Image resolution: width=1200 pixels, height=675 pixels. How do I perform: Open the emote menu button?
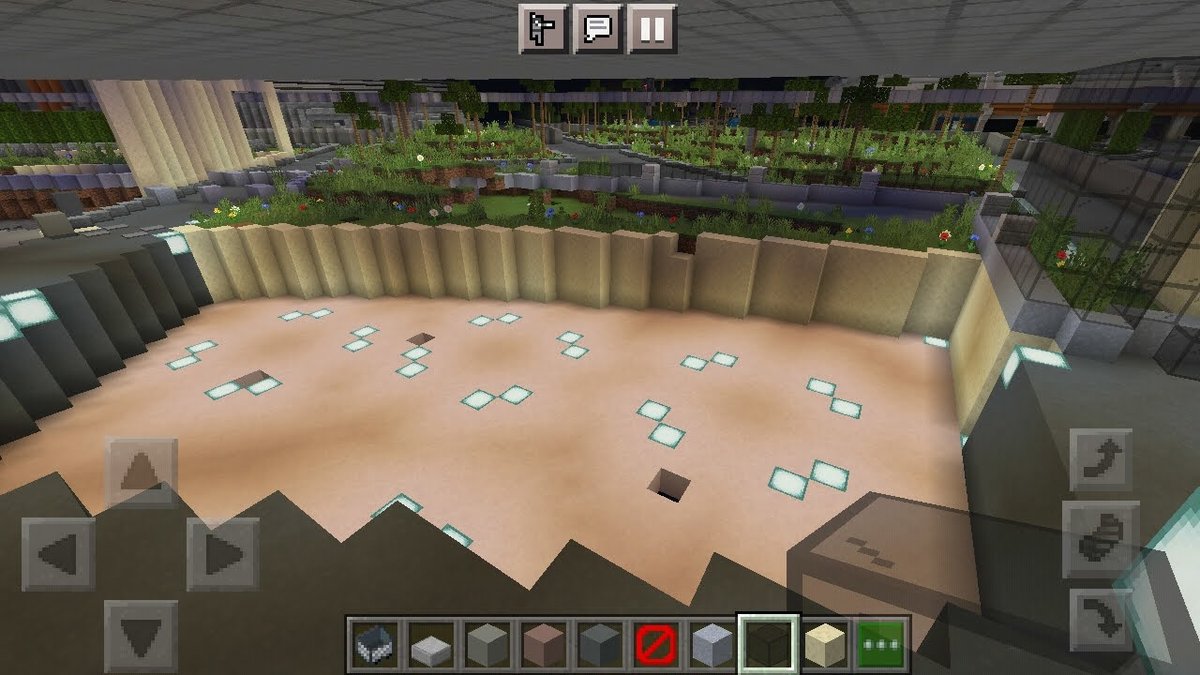pos(543,28)
